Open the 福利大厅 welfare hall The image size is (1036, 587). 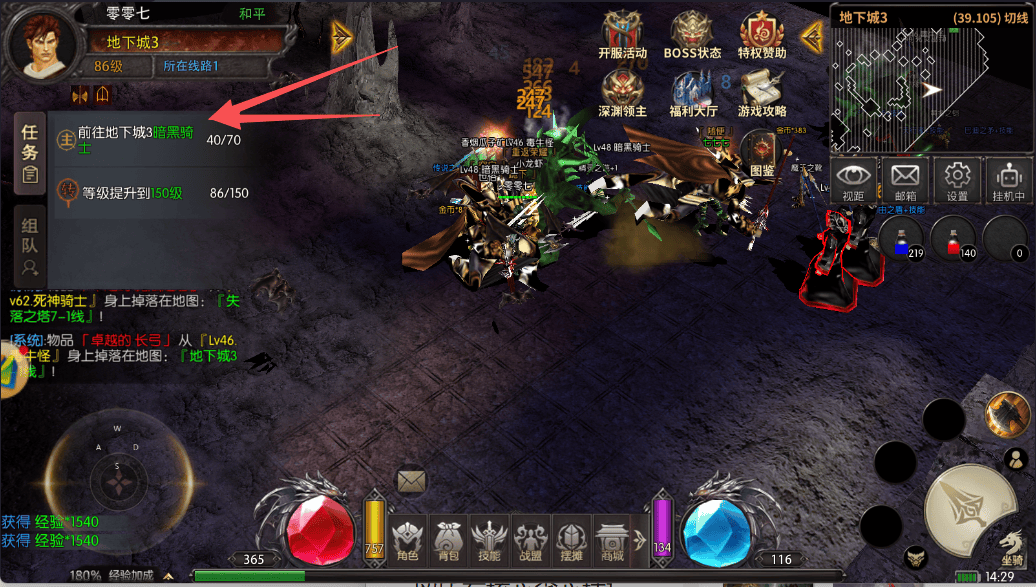pos(694,93)
